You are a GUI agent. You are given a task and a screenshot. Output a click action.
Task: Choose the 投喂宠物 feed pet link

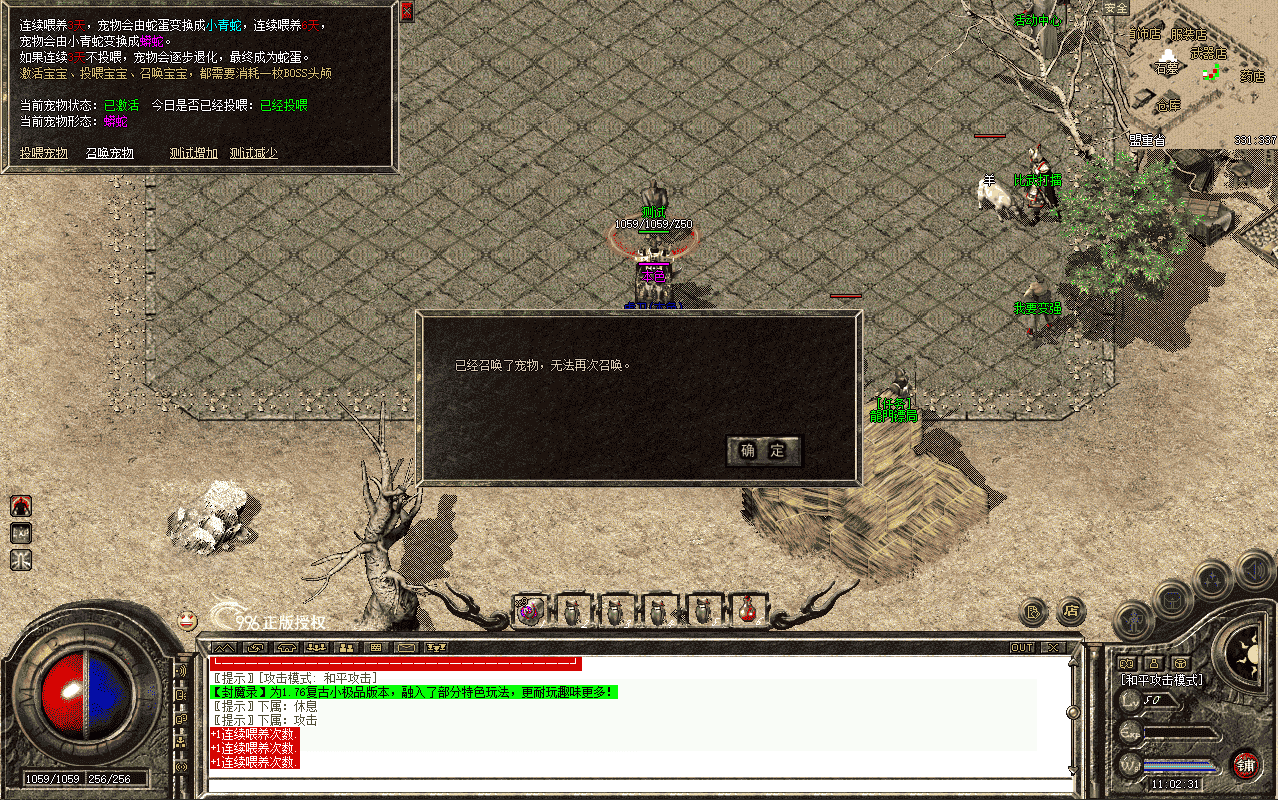click(x=44, y=153)
